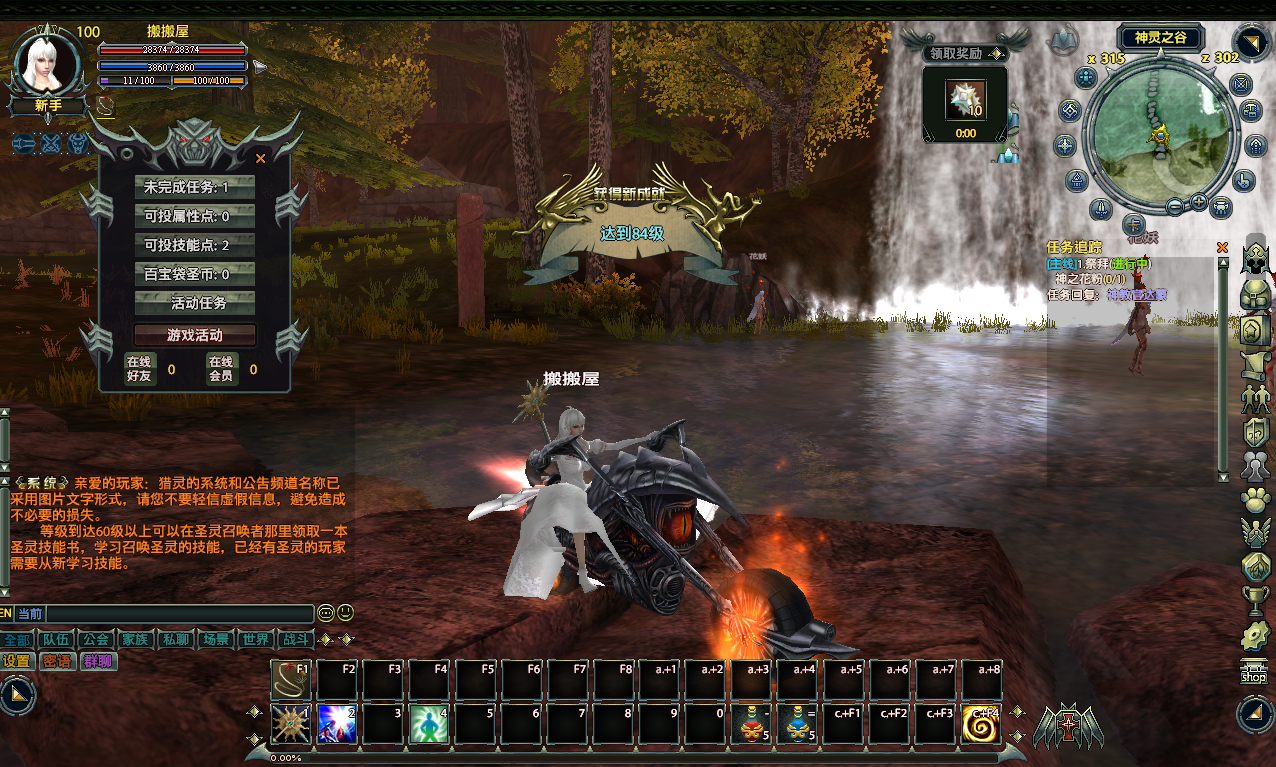Click the 神教官达蒙 quest NPC link
Image resolution: width=1276 pixels, height=767 pixels.
1136,295
